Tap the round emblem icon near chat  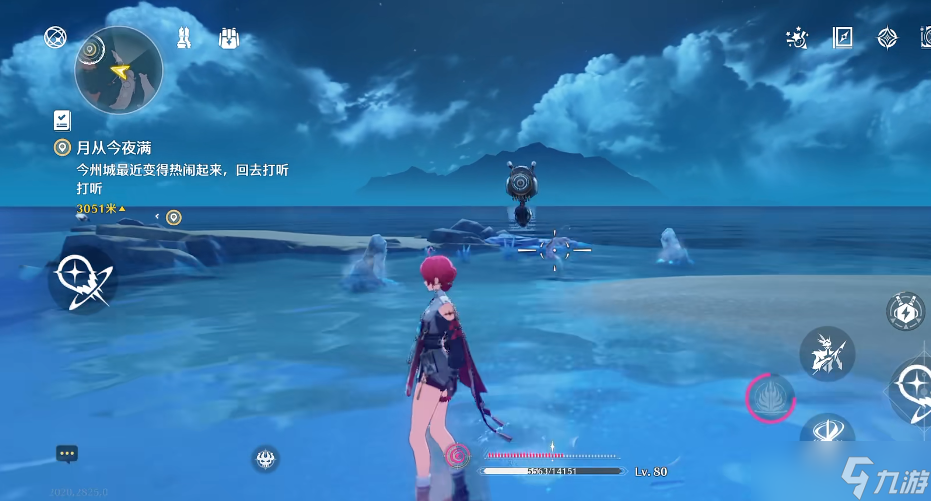[x=266, y=458]
